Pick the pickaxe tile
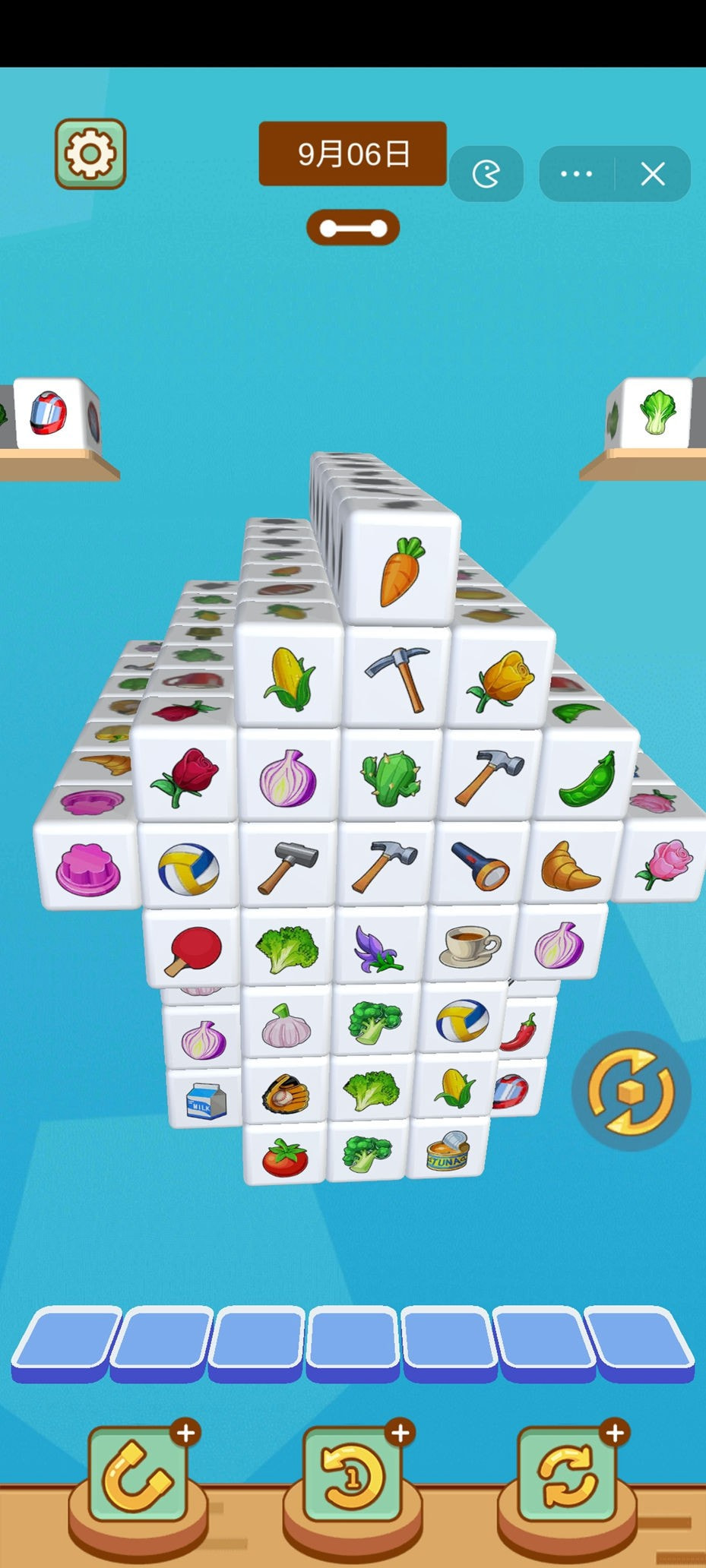This screenshot has height=1568, width=706. point(398,677)
